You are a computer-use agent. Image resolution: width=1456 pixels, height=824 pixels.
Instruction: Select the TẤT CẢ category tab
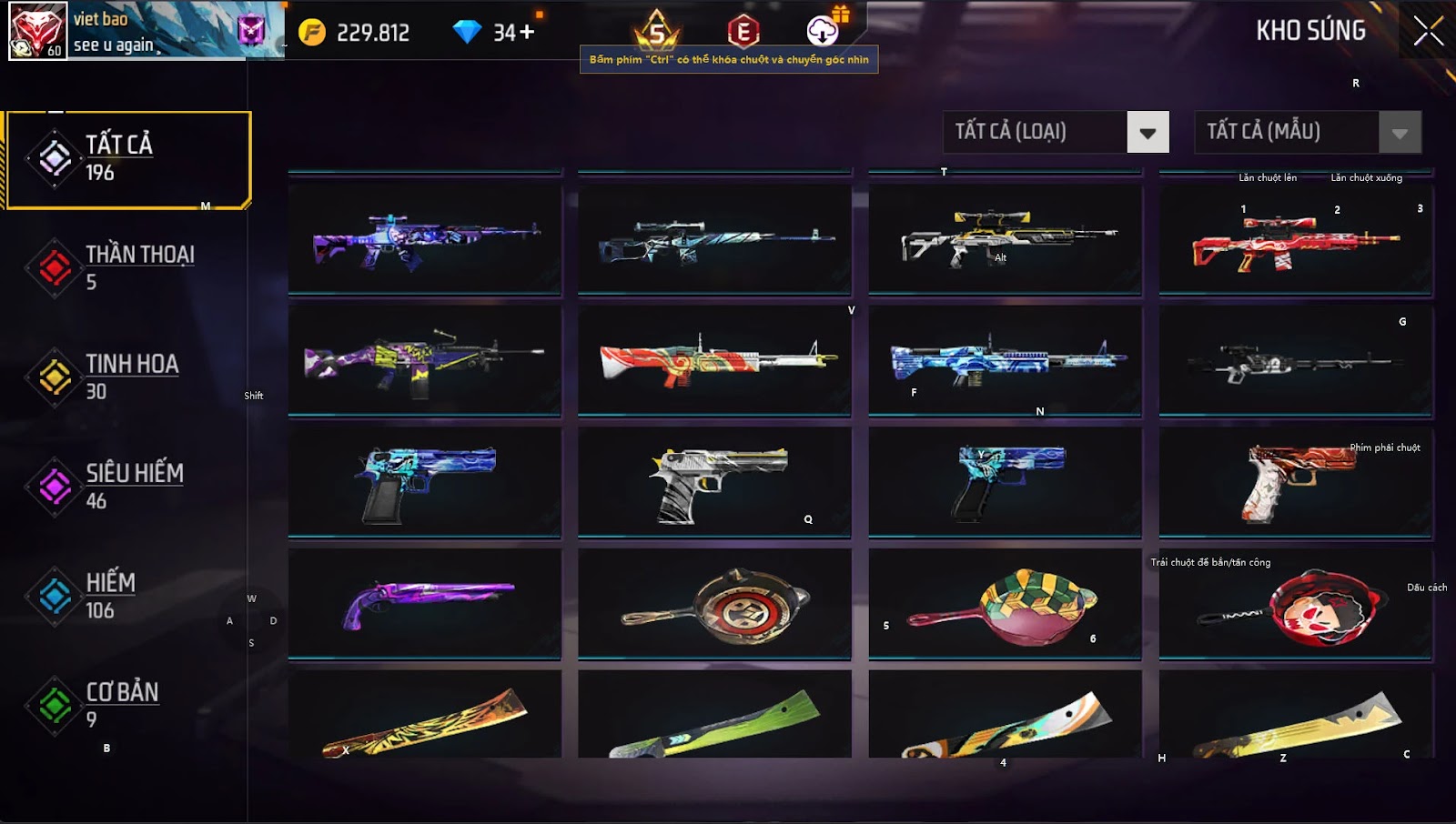127,159
